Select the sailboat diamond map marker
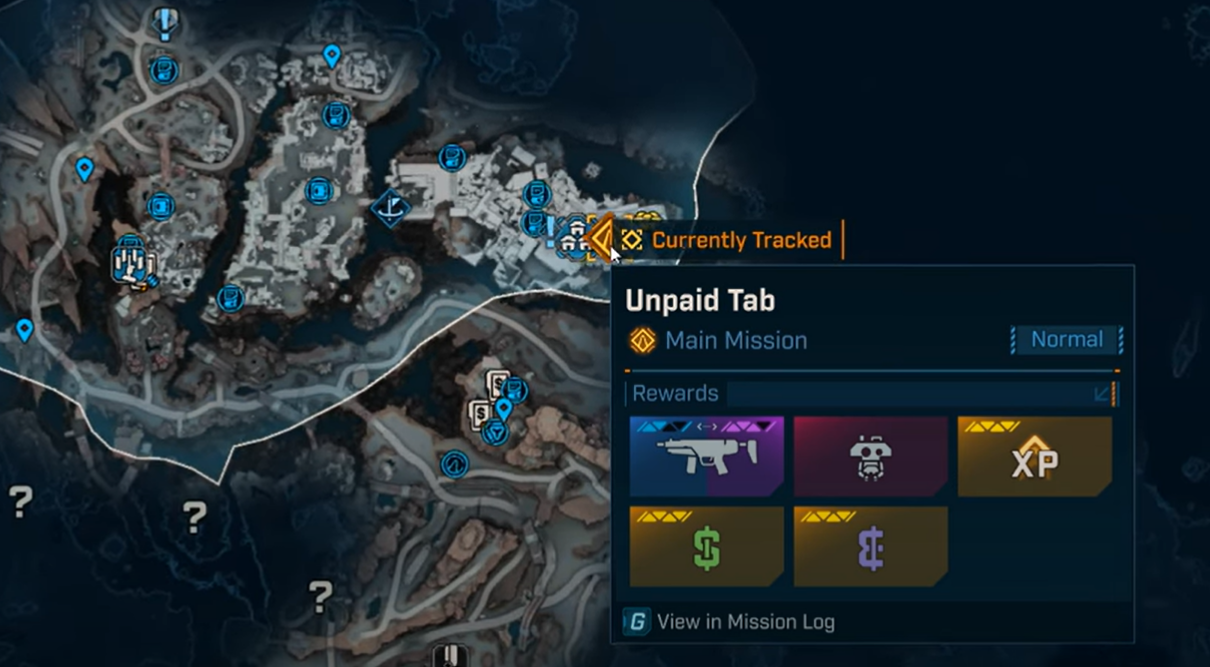Image resolution: width=1210 pixels, height=667 pixels. (x=390, y=208)
